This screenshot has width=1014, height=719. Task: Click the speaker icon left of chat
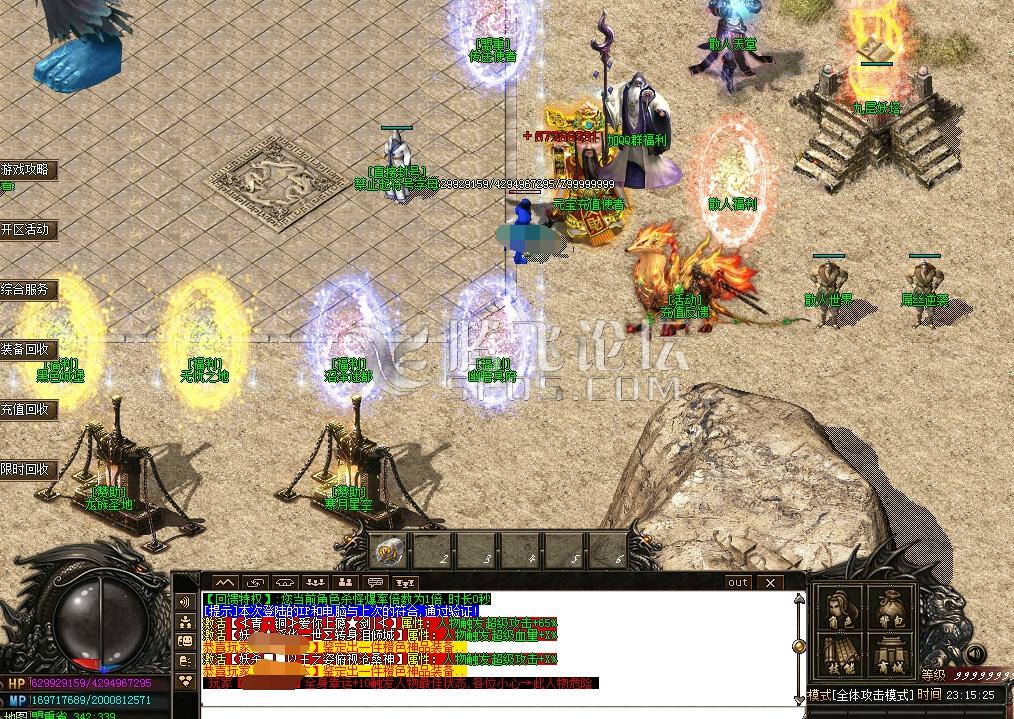coord(186,602)
